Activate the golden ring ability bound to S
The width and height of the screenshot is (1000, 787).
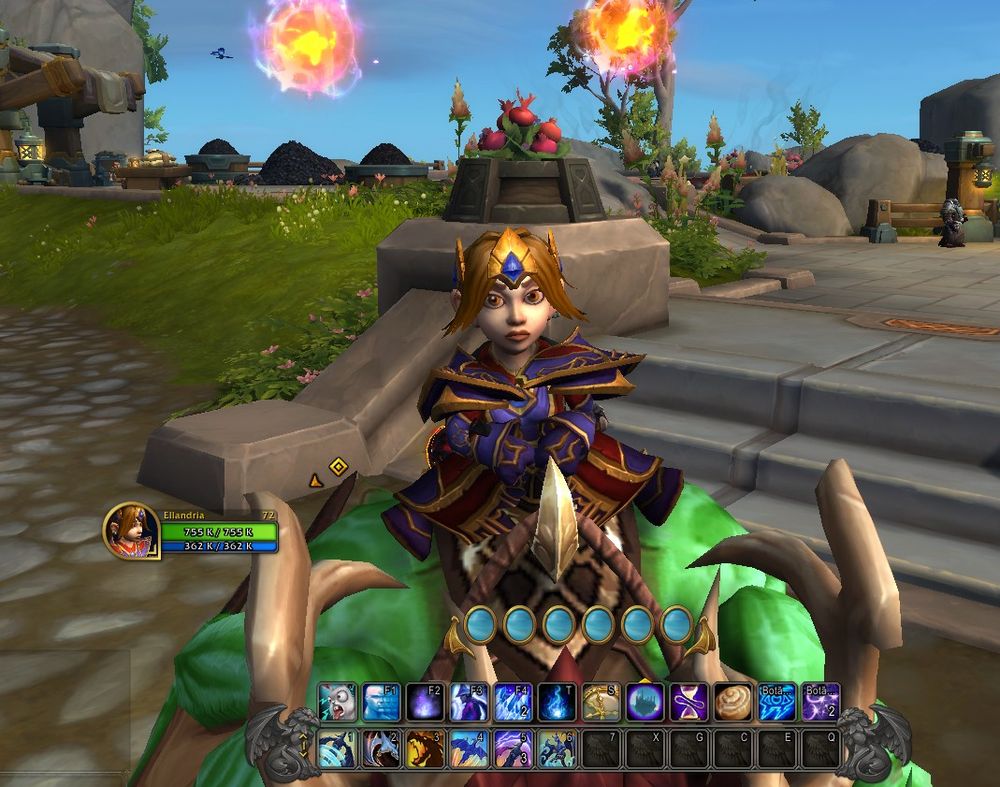[601, 702]
